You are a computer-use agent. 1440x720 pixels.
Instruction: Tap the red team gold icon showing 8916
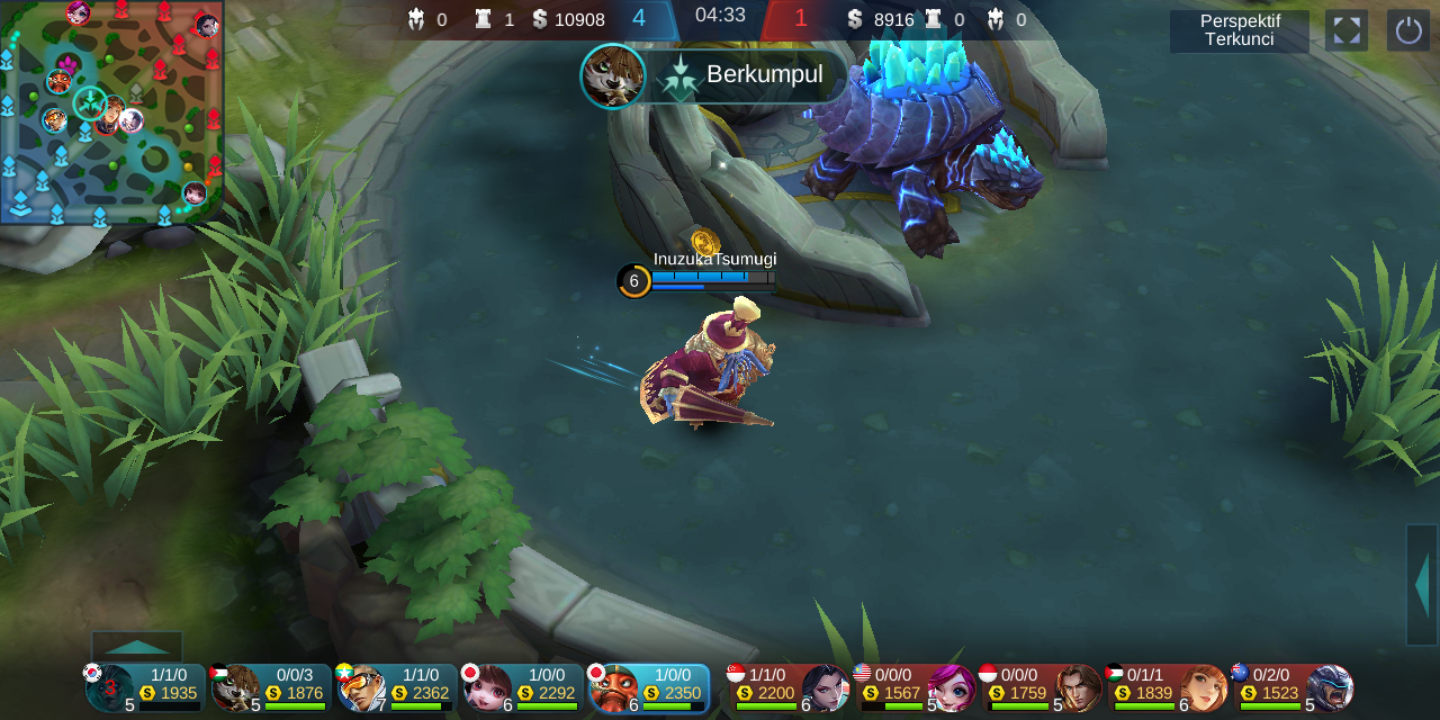click(x=854, y=18)
